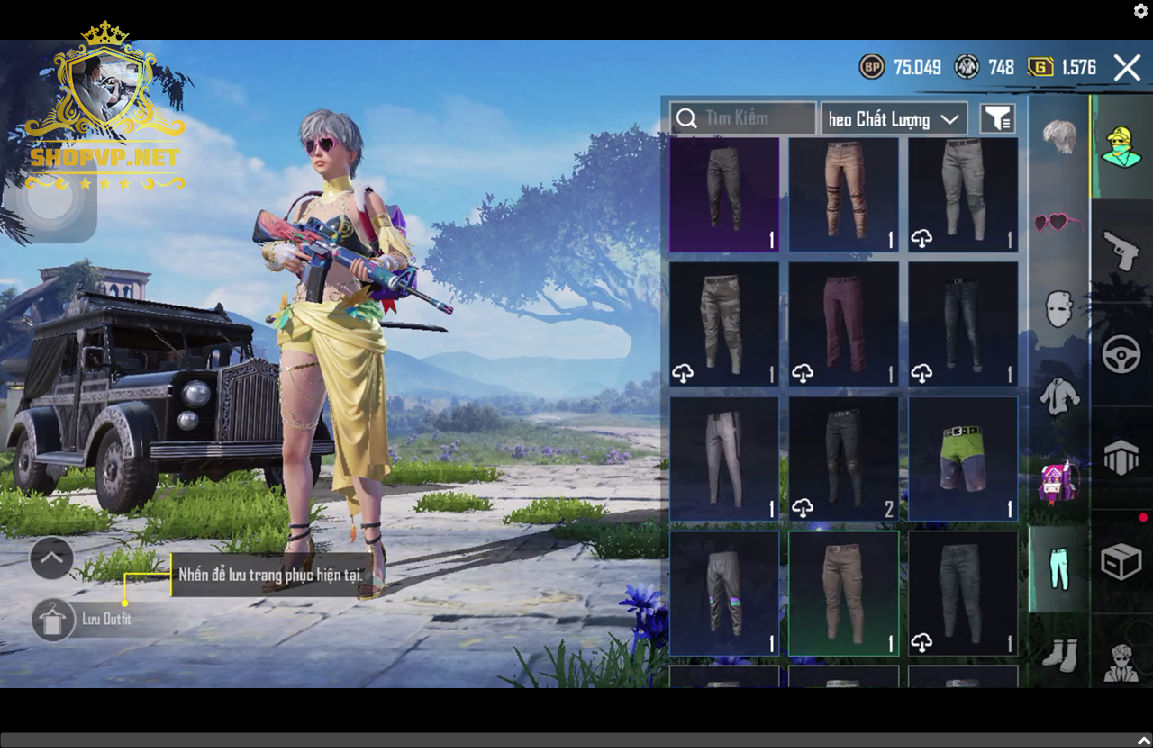
Task: Open the face mask category
Action: click(1059, 309)
